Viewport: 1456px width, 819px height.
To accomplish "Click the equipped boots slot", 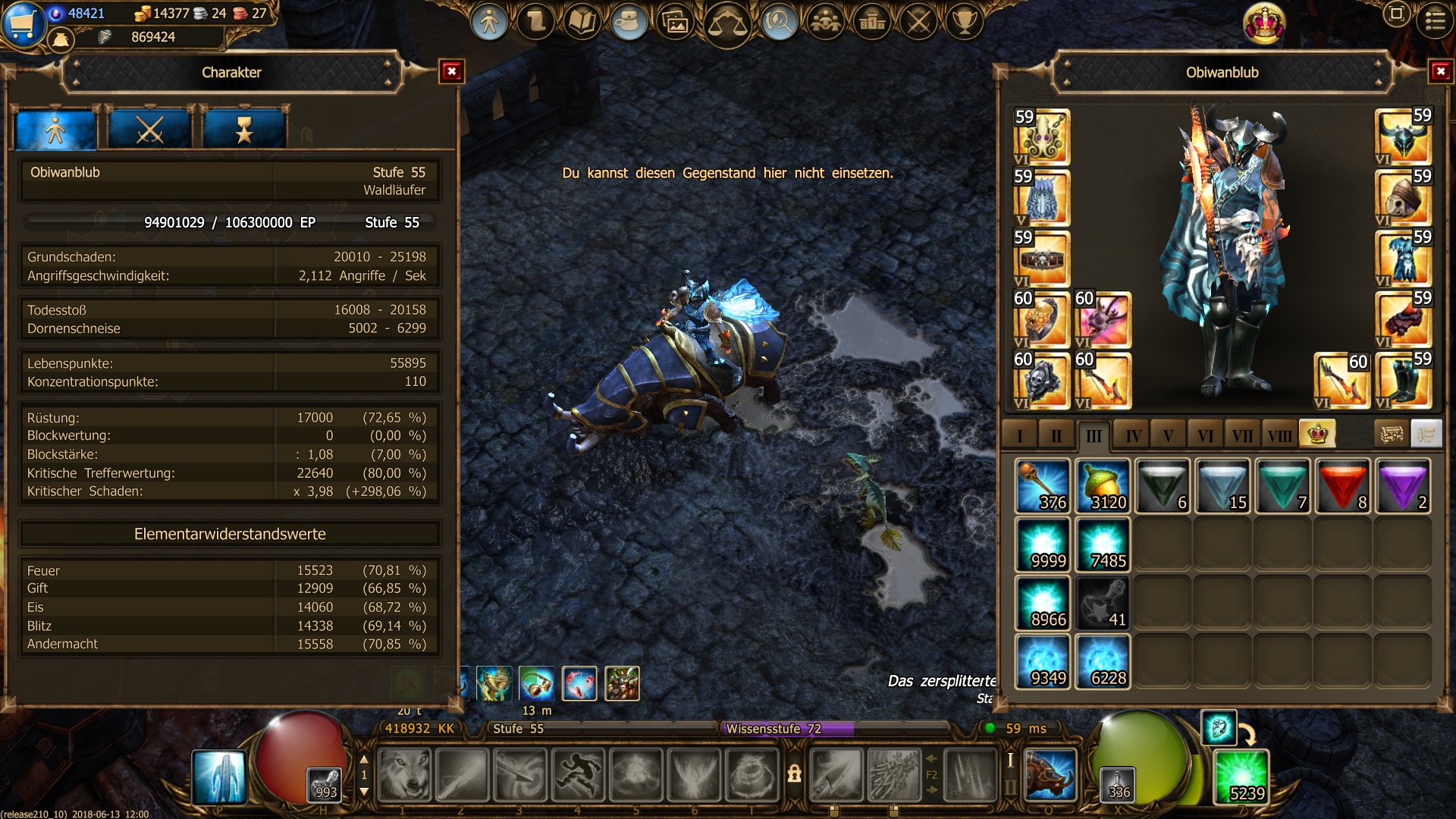I will (1403, 381).
